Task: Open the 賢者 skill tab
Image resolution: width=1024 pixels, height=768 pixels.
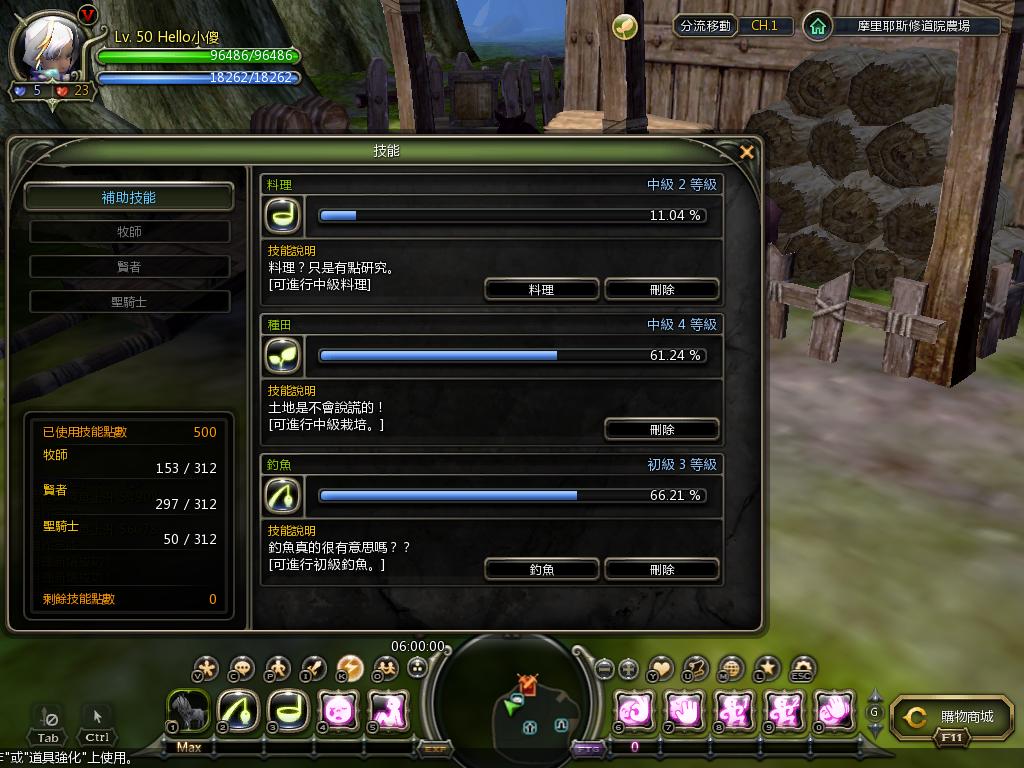Action: pyautogui.click(x=129, y=267)
